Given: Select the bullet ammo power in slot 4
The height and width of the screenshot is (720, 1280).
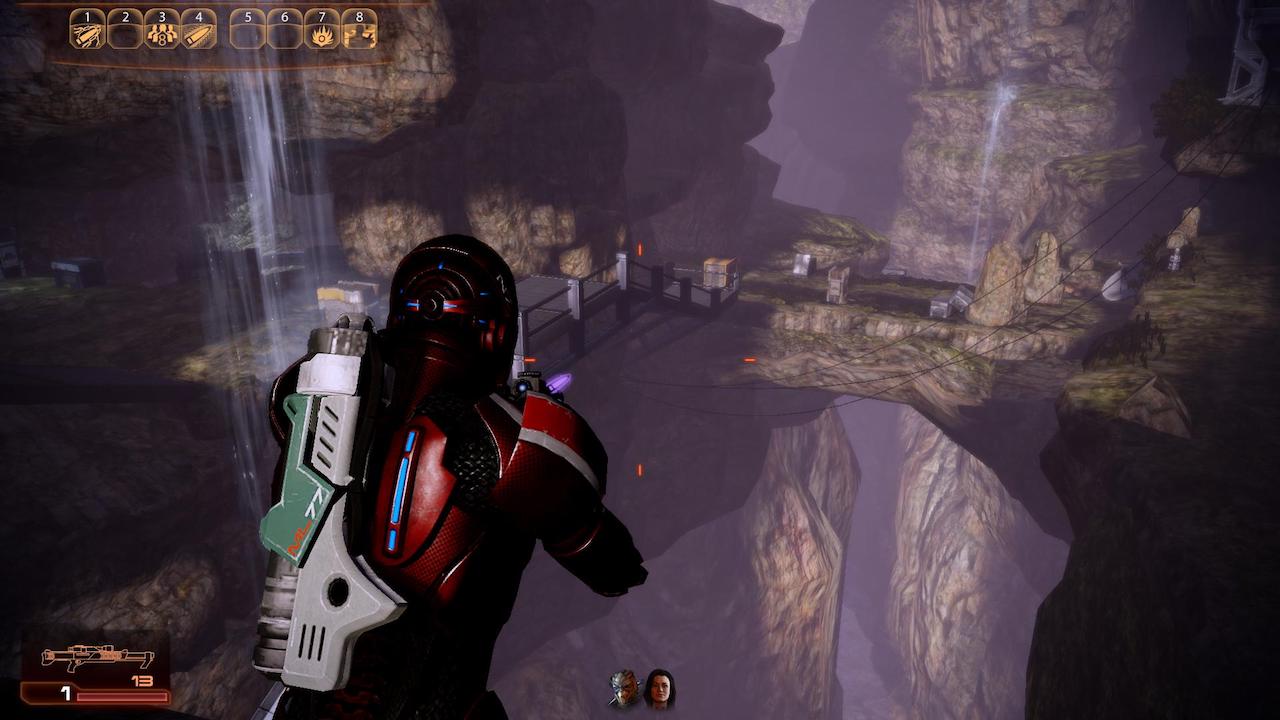Looking at the screenshot, I should [198, 31].
